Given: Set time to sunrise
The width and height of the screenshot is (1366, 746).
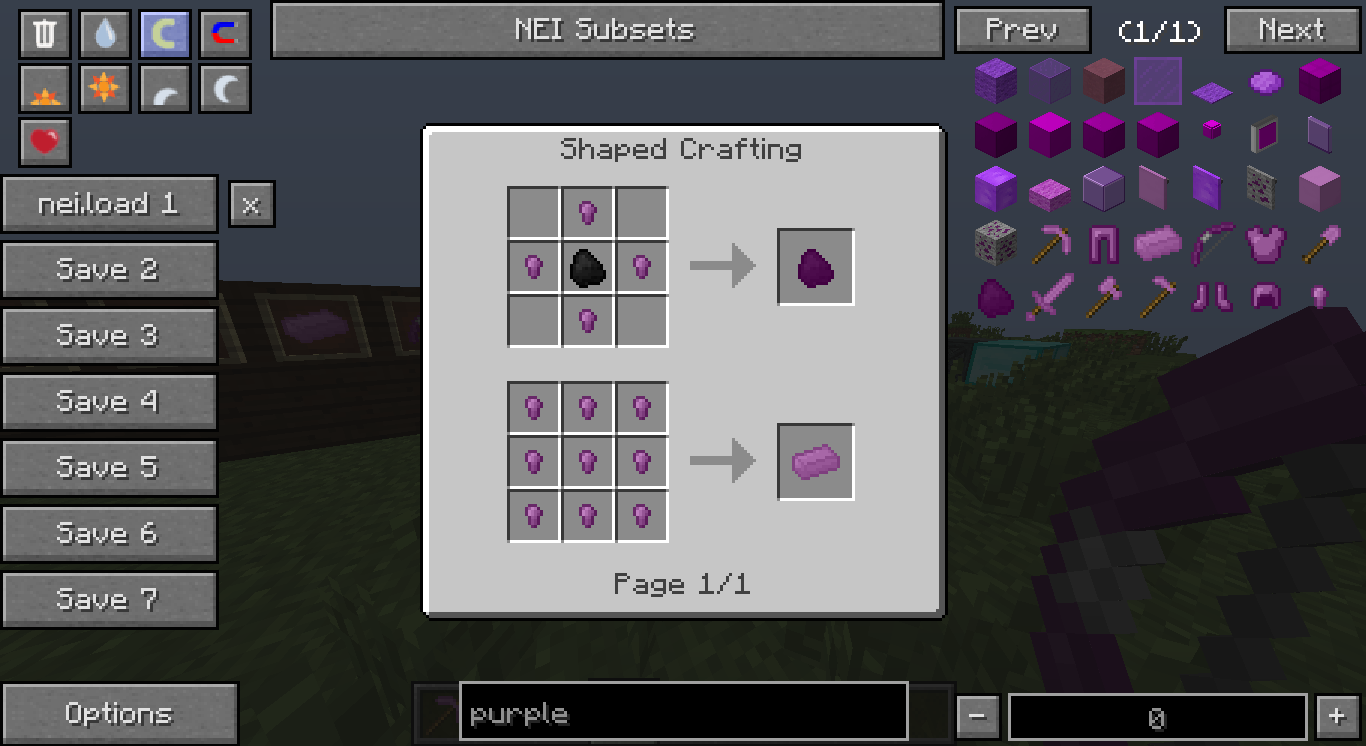Looking at the screenshot, I should pos(43,88).
